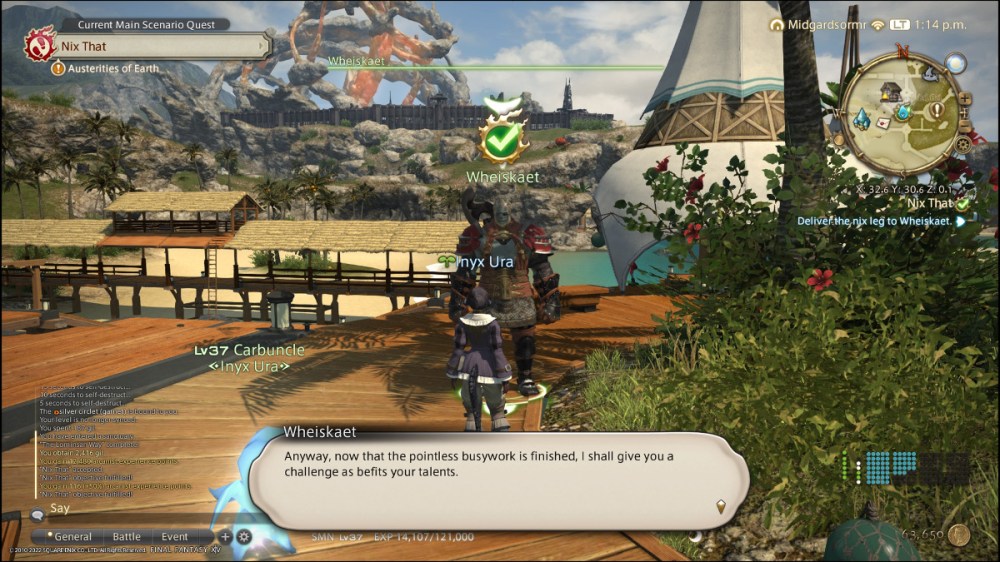This screenshot has width=1000, height=562.
Task: Advance Wheiskaet's dialogue box
Action: click(720, 506)
